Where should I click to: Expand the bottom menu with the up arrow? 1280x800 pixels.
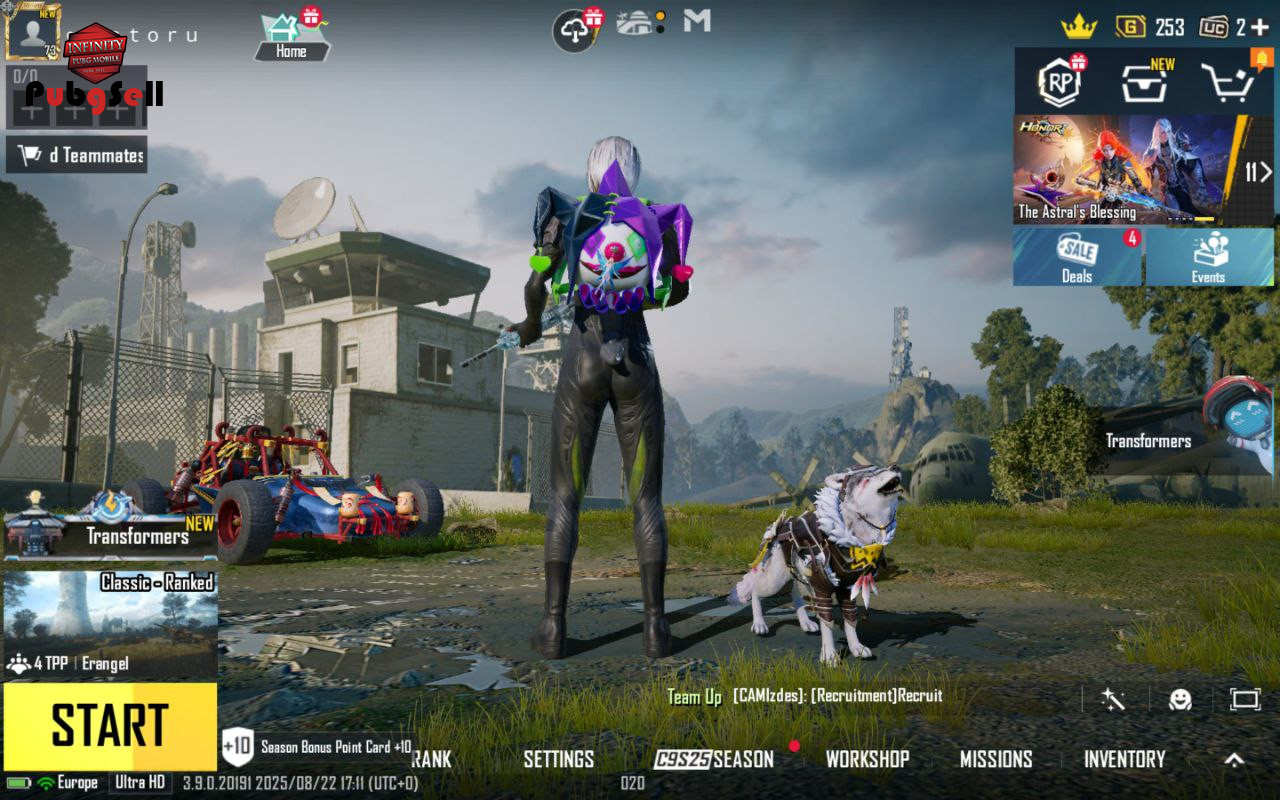[1235, 759]
